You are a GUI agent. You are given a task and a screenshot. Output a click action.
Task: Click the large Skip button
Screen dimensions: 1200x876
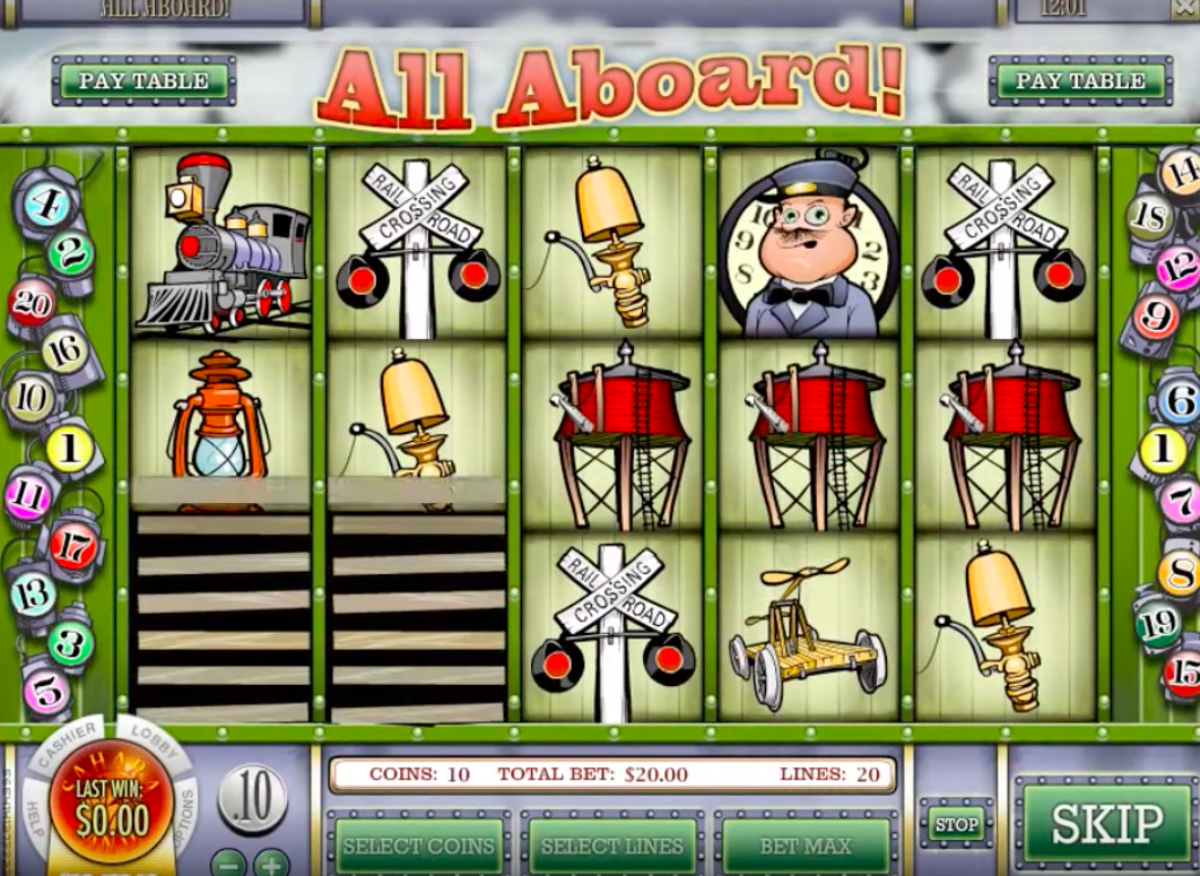(x=1107, y=824)
